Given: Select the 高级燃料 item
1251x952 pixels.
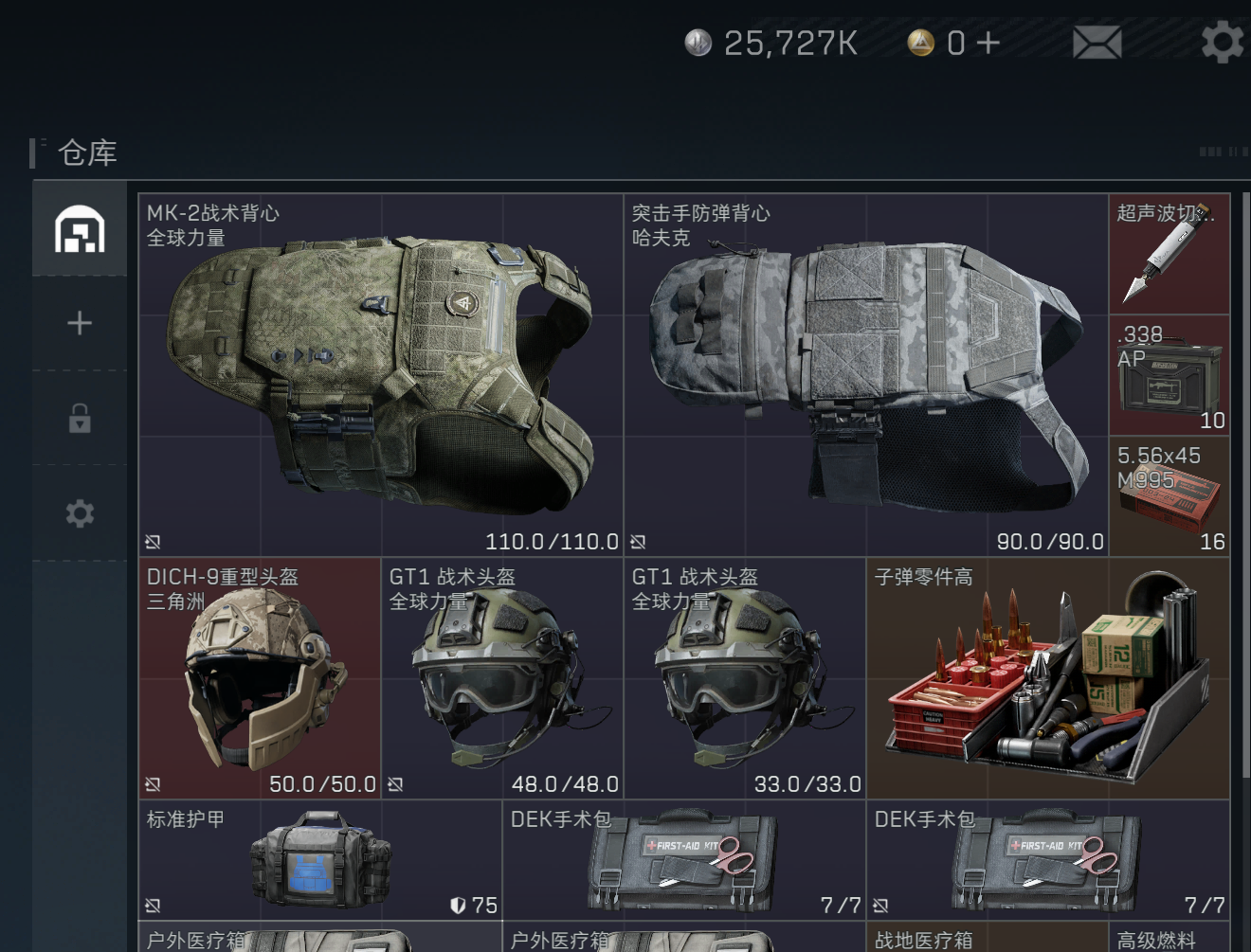Looking at the screenshot, I should click(1169, 939).
